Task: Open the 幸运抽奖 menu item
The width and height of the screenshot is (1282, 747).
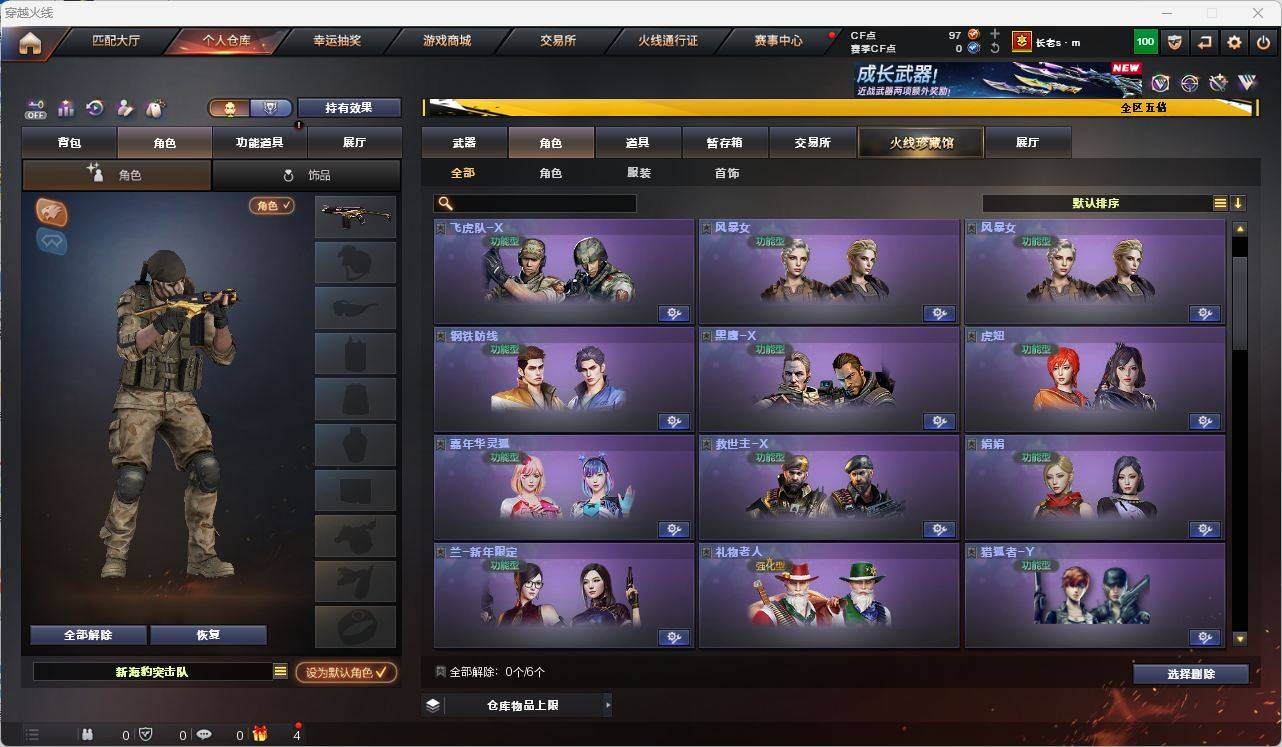Action: tap(337, 41)
